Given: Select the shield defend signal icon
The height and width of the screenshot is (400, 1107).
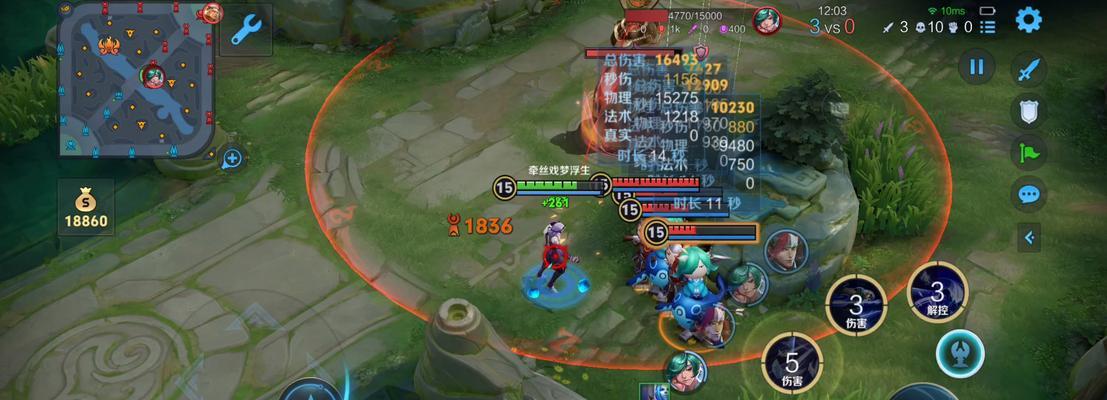Looking at the screenshot, I should coord(1029,111).
